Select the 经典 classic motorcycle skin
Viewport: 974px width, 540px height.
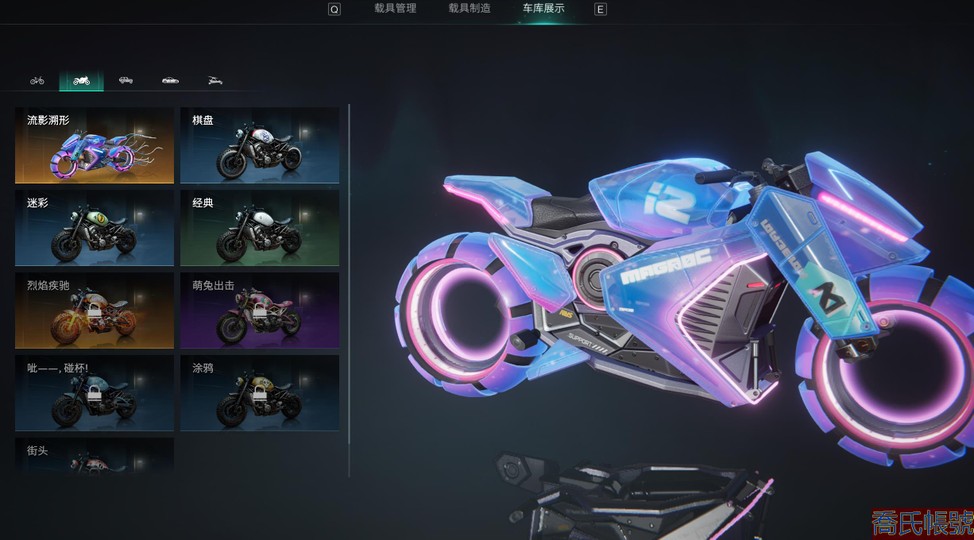coord(260,228)
